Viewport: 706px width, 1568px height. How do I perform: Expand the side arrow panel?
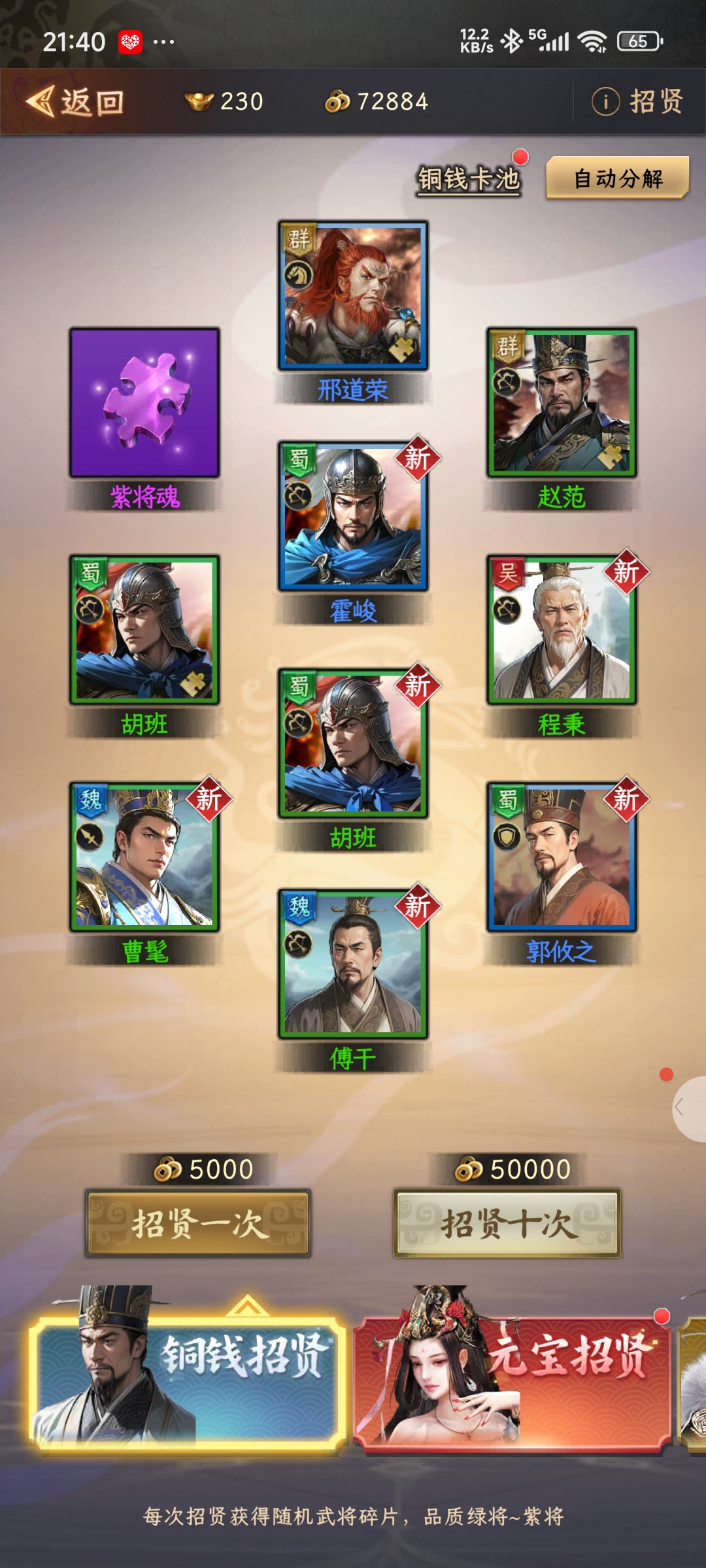[x=688, y=1108]
